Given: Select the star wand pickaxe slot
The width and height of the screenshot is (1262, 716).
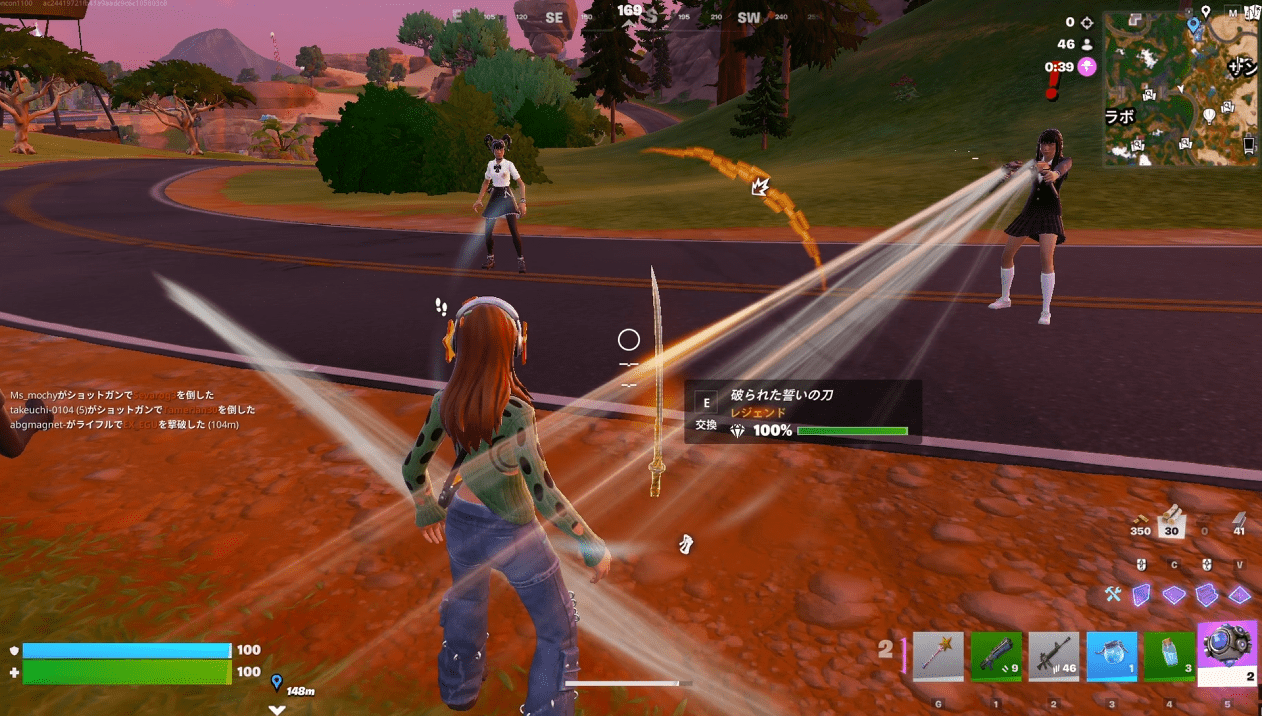Looking at the screenshot, I should (x=938, y=655).
